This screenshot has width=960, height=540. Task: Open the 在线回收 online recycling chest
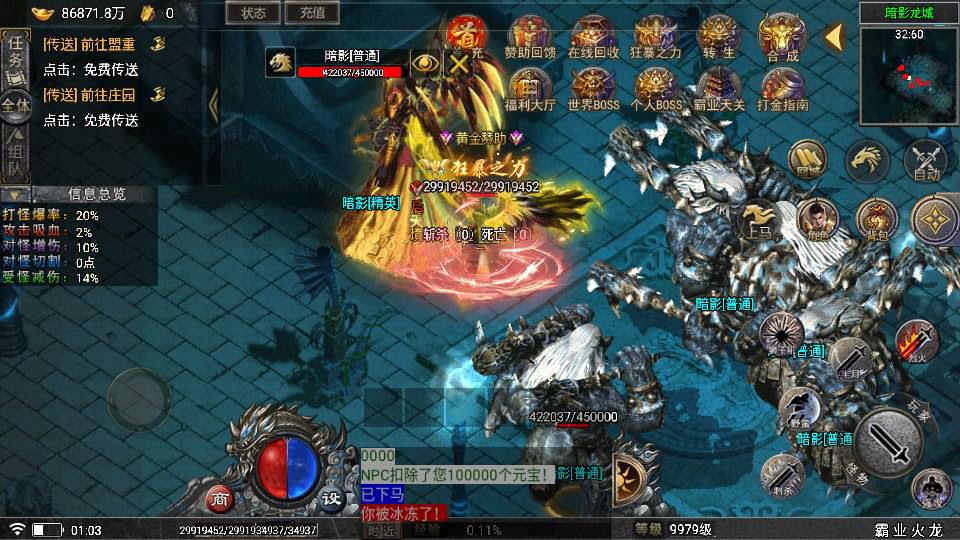tap(593, 38)
